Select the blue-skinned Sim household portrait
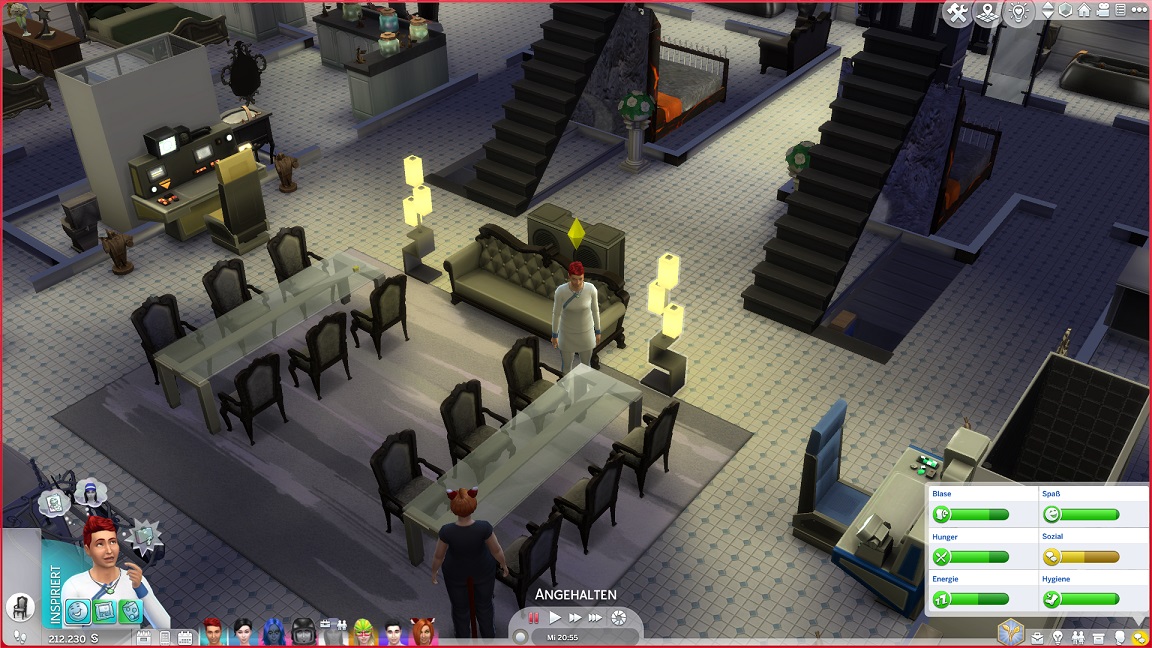 coord(273,632)
